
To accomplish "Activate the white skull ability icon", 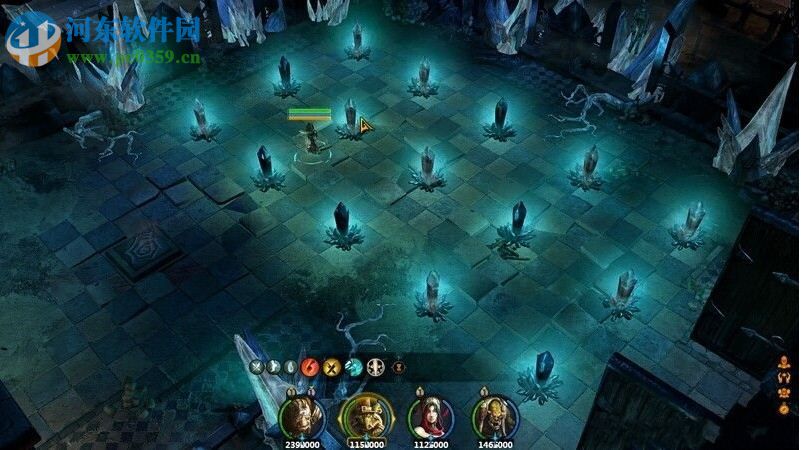I will coord(376,367).
